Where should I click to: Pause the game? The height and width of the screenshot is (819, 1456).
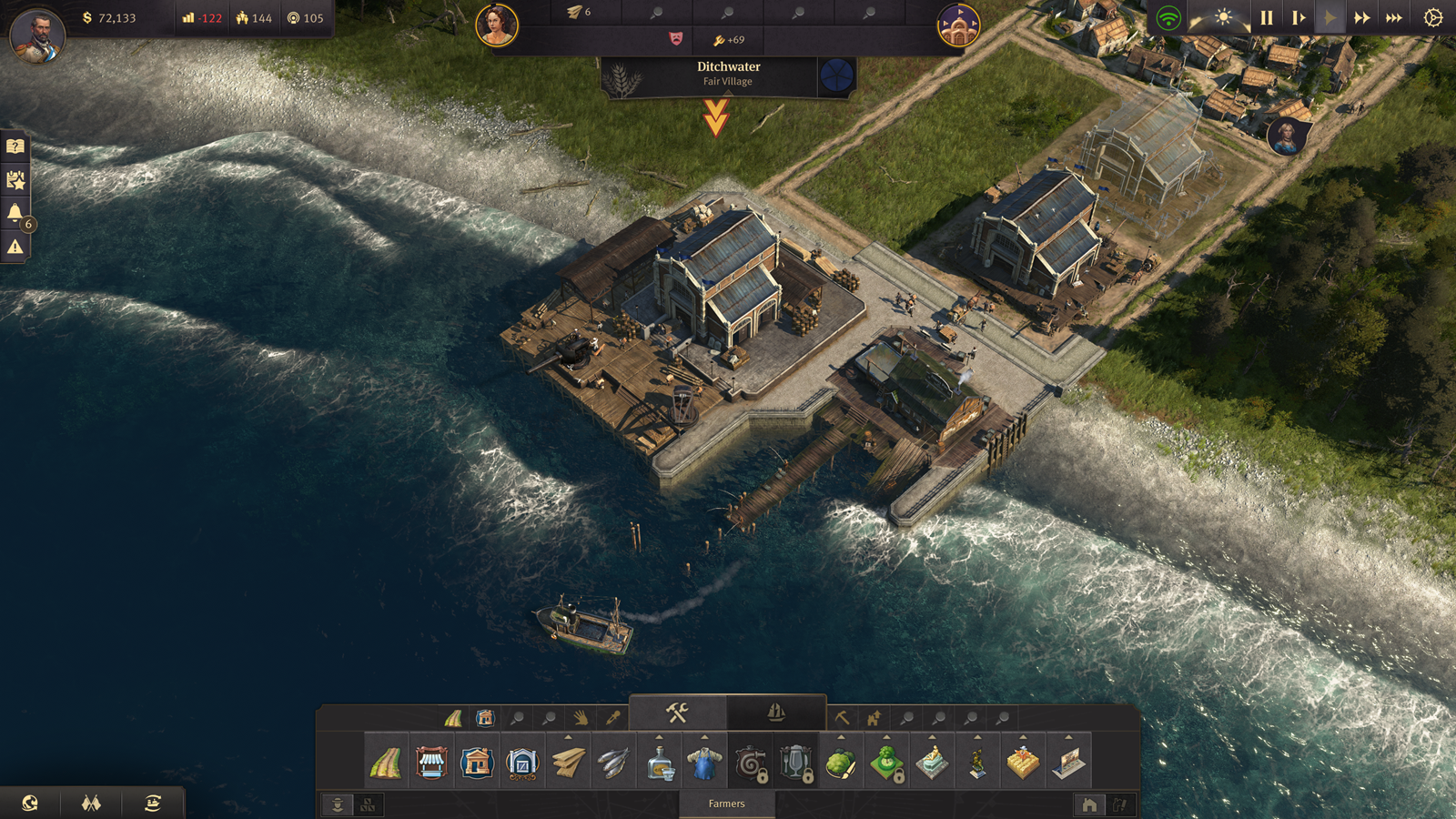click(x=1266, y=18)
